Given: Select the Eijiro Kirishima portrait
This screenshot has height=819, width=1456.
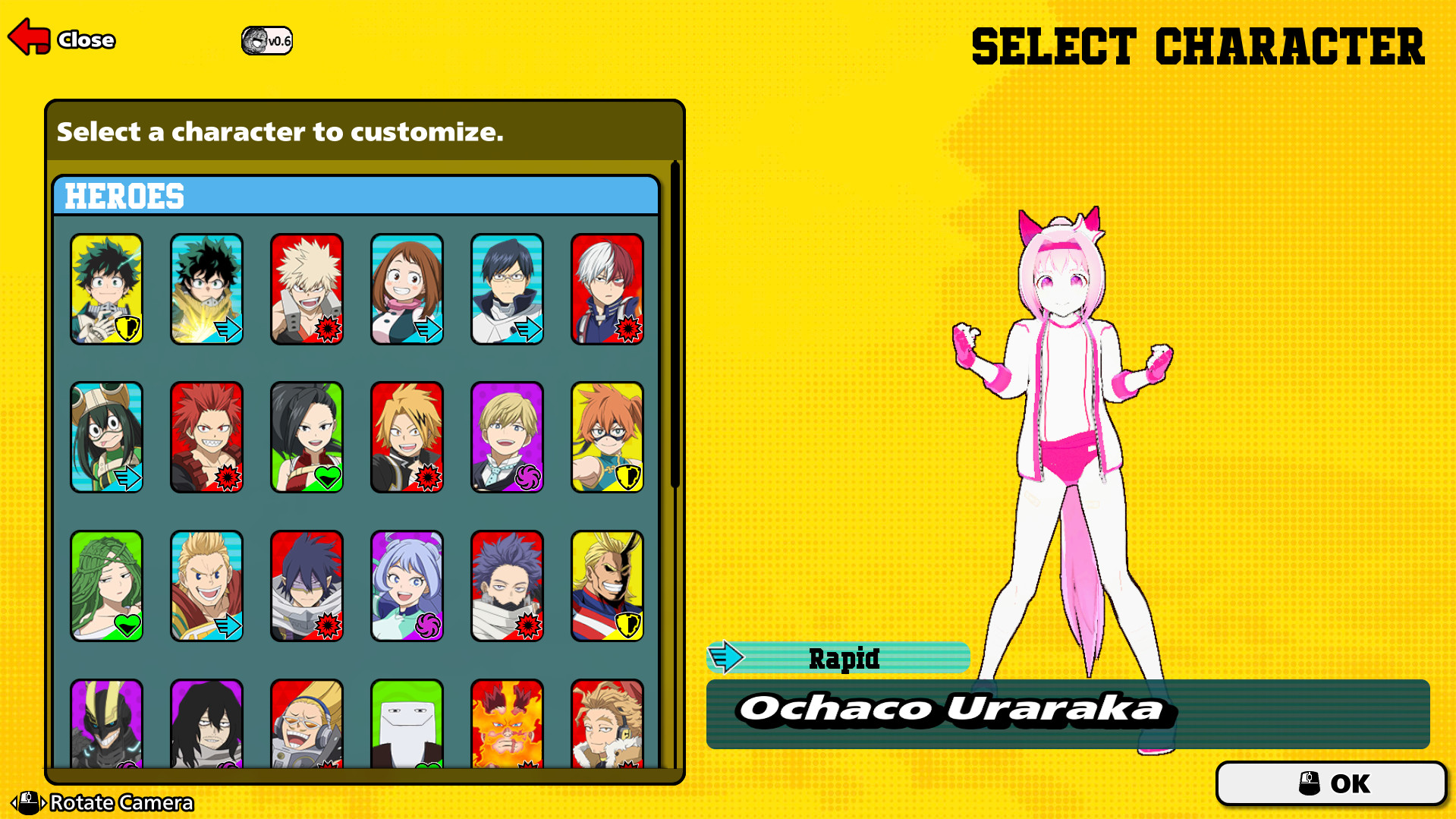Looking at the screenshot, I should tap(207, 436).
